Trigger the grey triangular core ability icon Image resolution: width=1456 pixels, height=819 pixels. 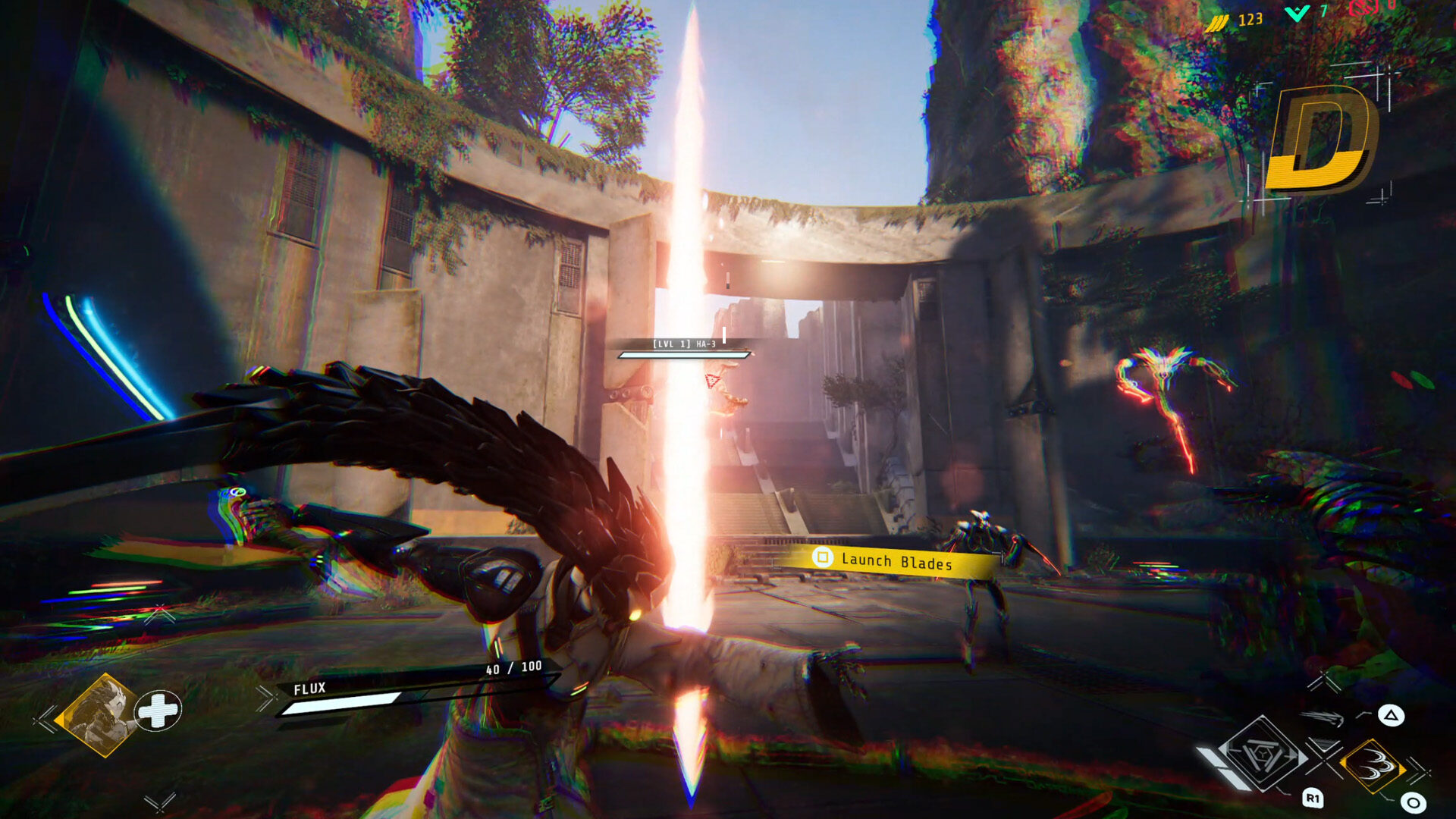[x=1263, y=755]
